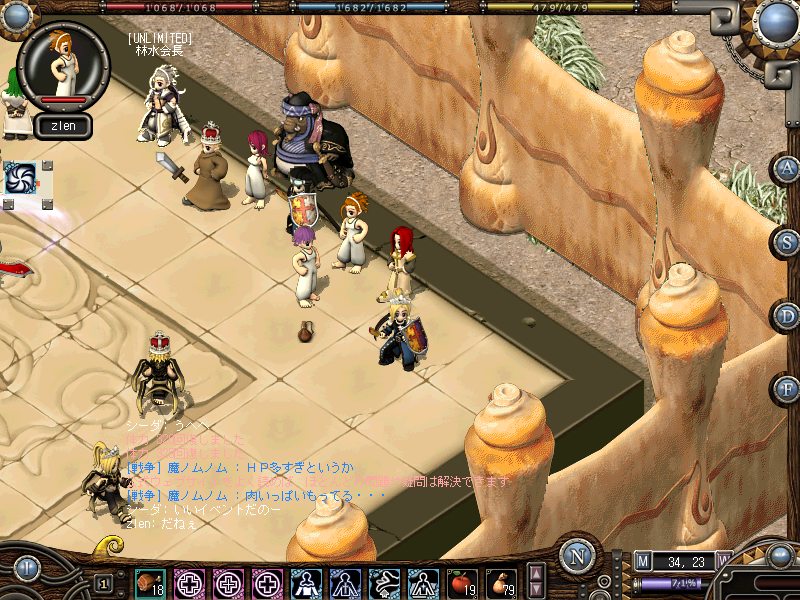This screenshot has height=600, width=800.
Task: Select the zlen name plate
Action: [63, 126]
